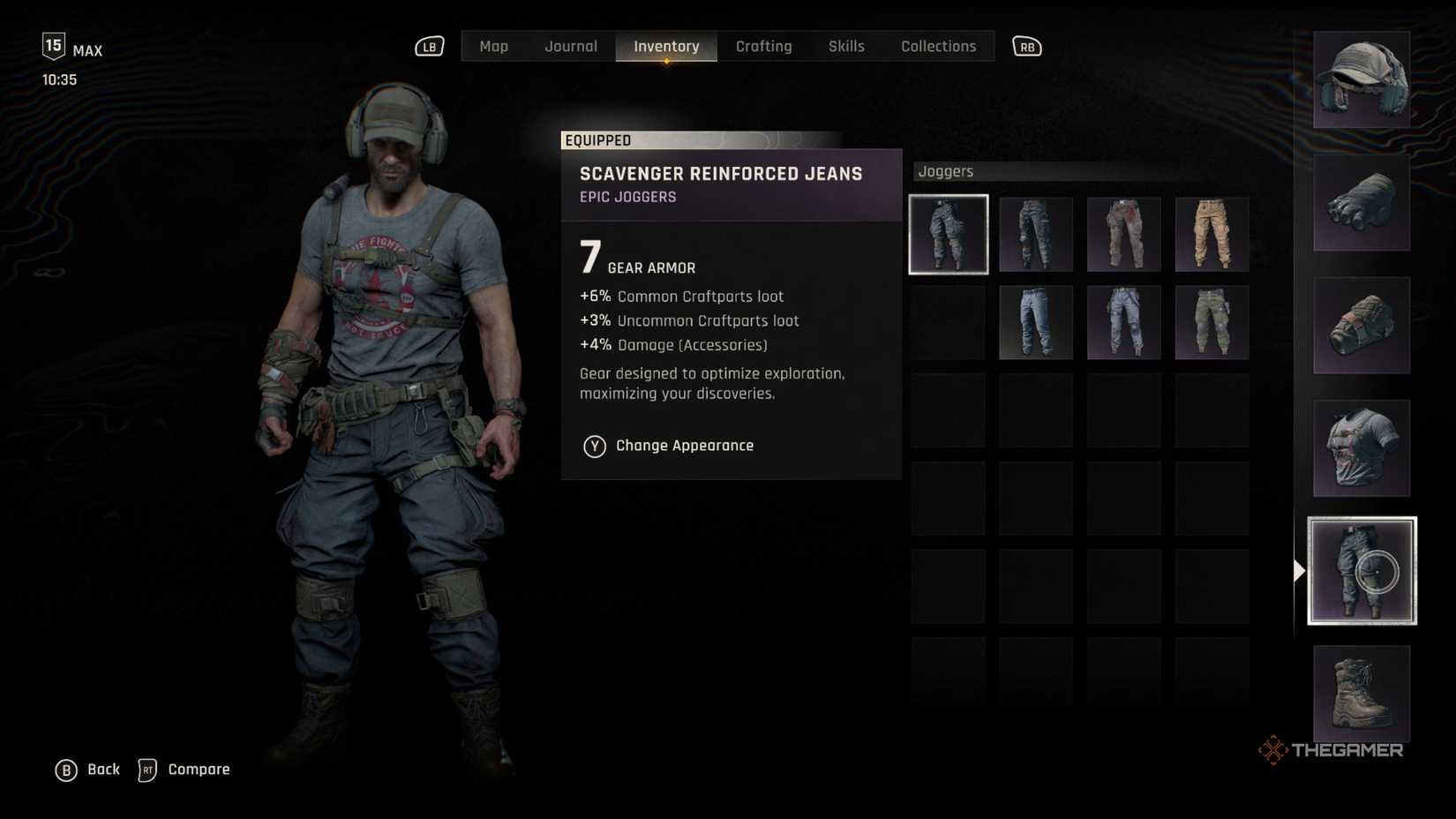The height and width of the screenshot is (819, 1456).
Task: Select the equipped Scavenger Reinforced Jeans thumbnail
Action: (949, 233)
